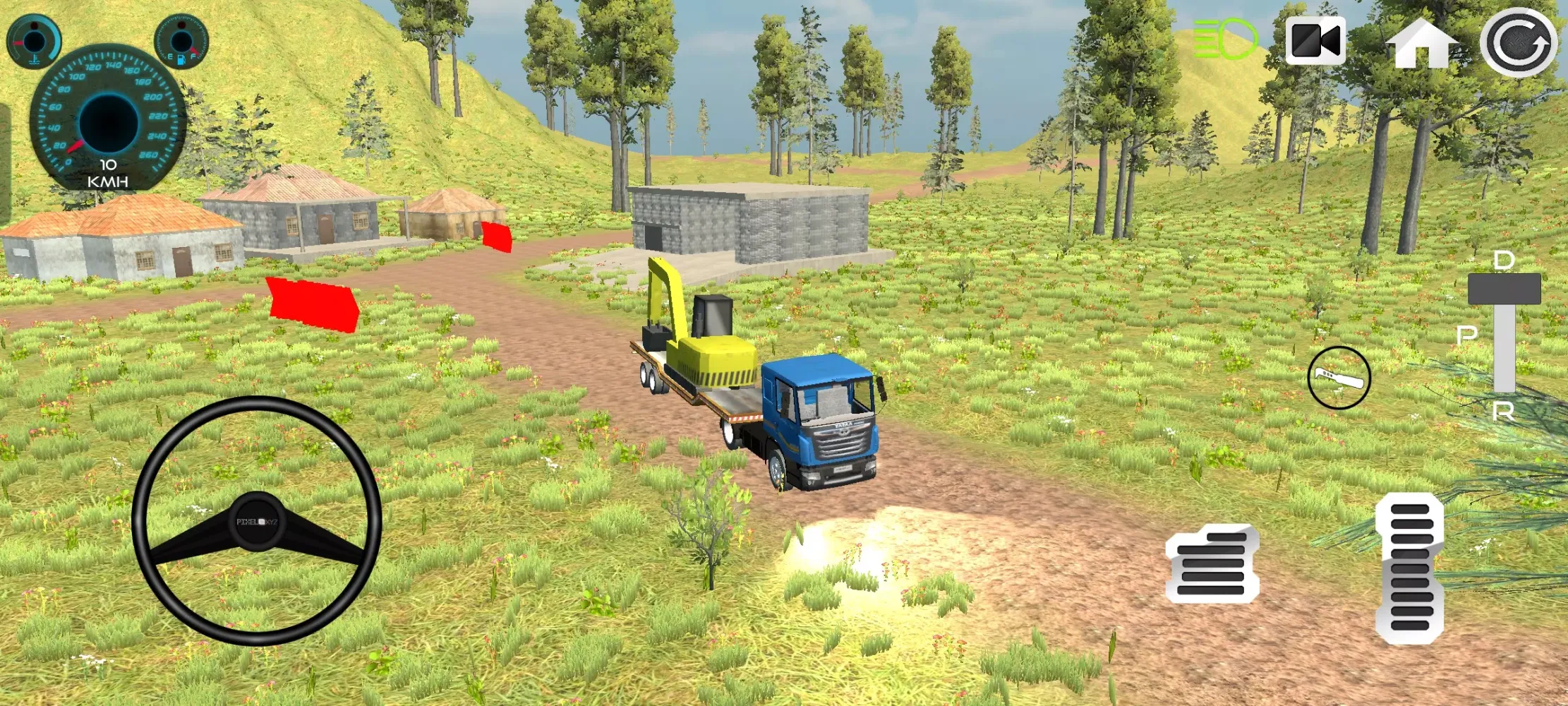
Task: Click the red waypoint arrow on the road
Action: pos(310,305)
